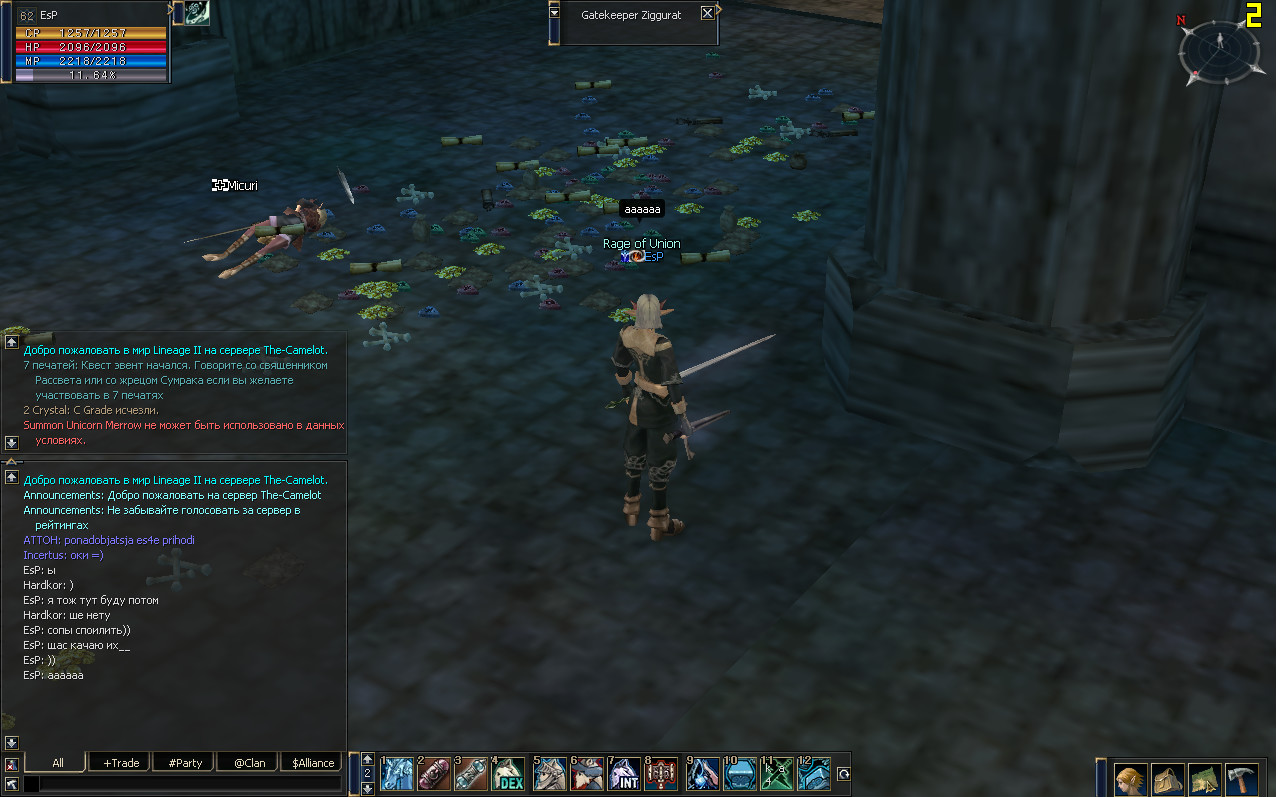Select the @Clan chat tab
Screen dimensions: 1284x797
tap(249, 763)
